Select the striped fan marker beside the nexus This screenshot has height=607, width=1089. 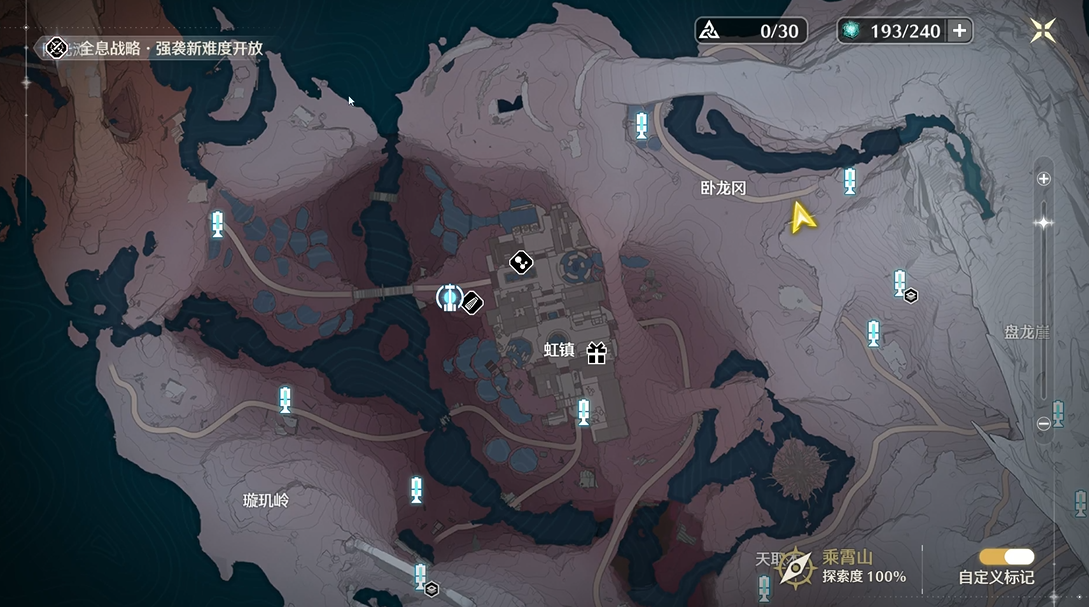[x=473, y=302]
